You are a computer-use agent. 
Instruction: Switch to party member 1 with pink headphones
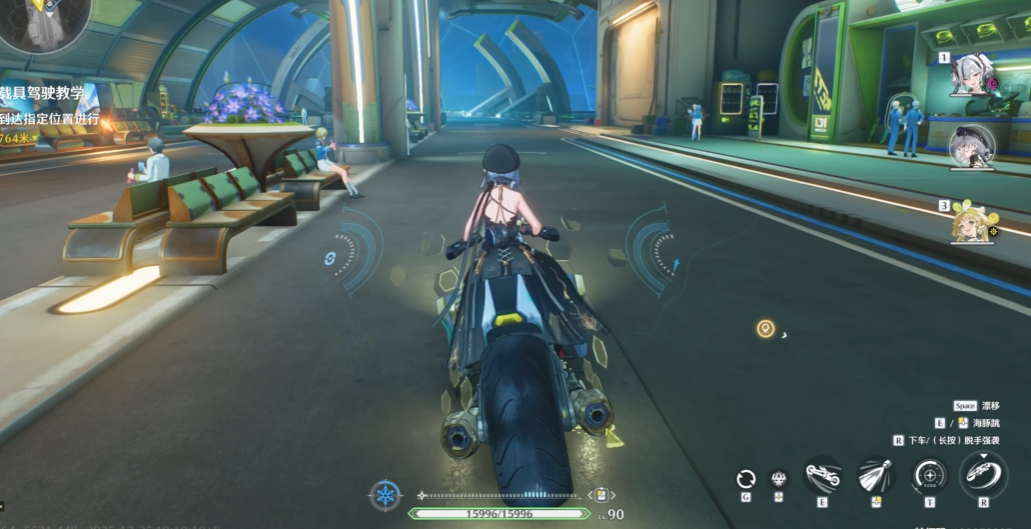(973, 75)
